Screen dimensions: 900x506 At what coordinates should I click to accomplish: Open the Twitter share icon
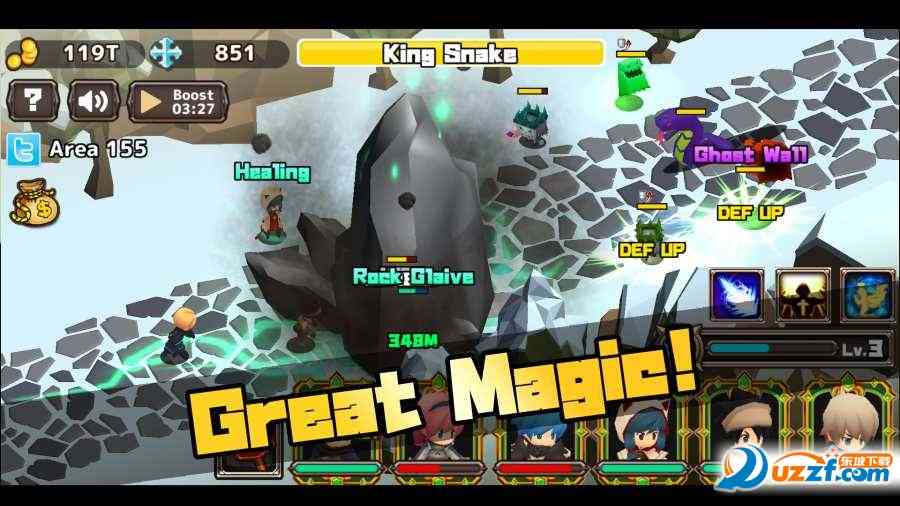point(22,150)
